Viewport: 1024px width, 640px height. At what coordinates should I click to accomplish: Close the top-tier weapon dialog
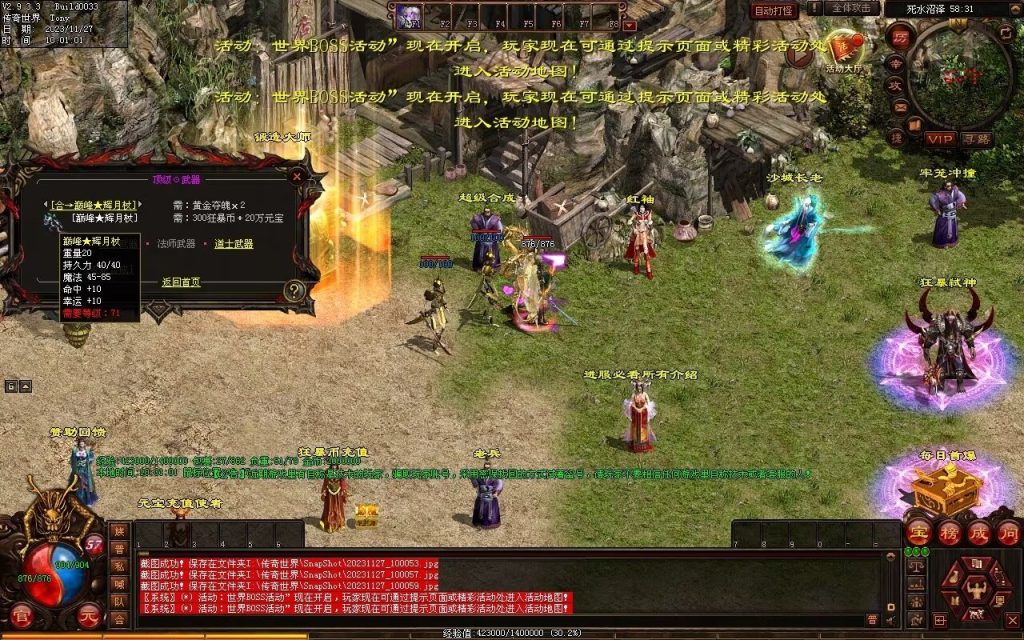297,175
